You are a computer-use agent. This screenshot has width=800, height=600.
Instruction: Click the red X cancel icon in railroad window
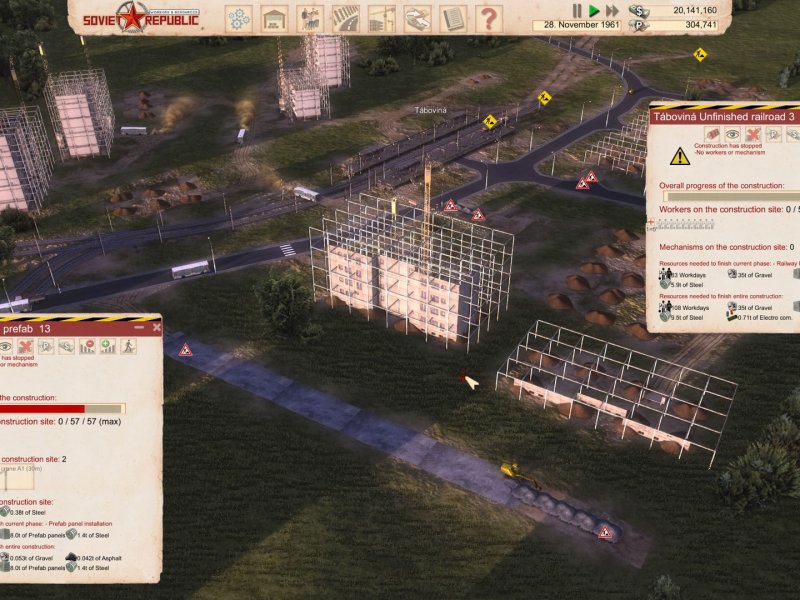[x=754, y=134]
